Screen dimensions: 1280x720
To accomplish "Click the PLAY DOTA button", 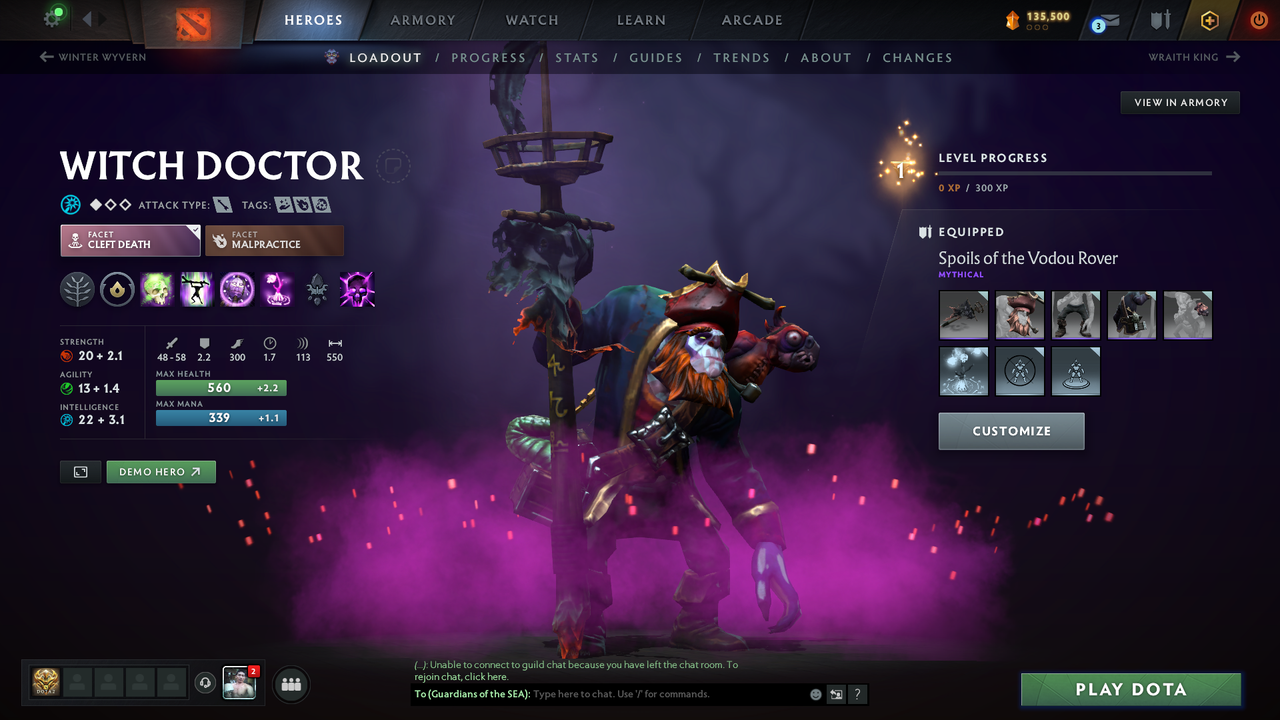I will point(1130,689).
